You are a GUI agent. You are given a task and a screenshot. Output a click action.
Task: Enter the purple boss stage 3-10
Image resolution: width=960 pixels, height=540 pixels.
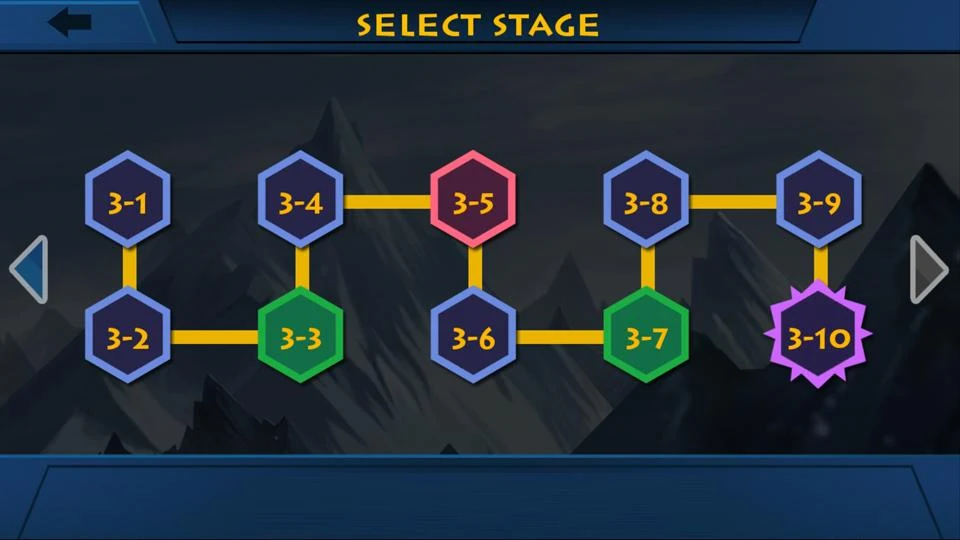point(819,336)
